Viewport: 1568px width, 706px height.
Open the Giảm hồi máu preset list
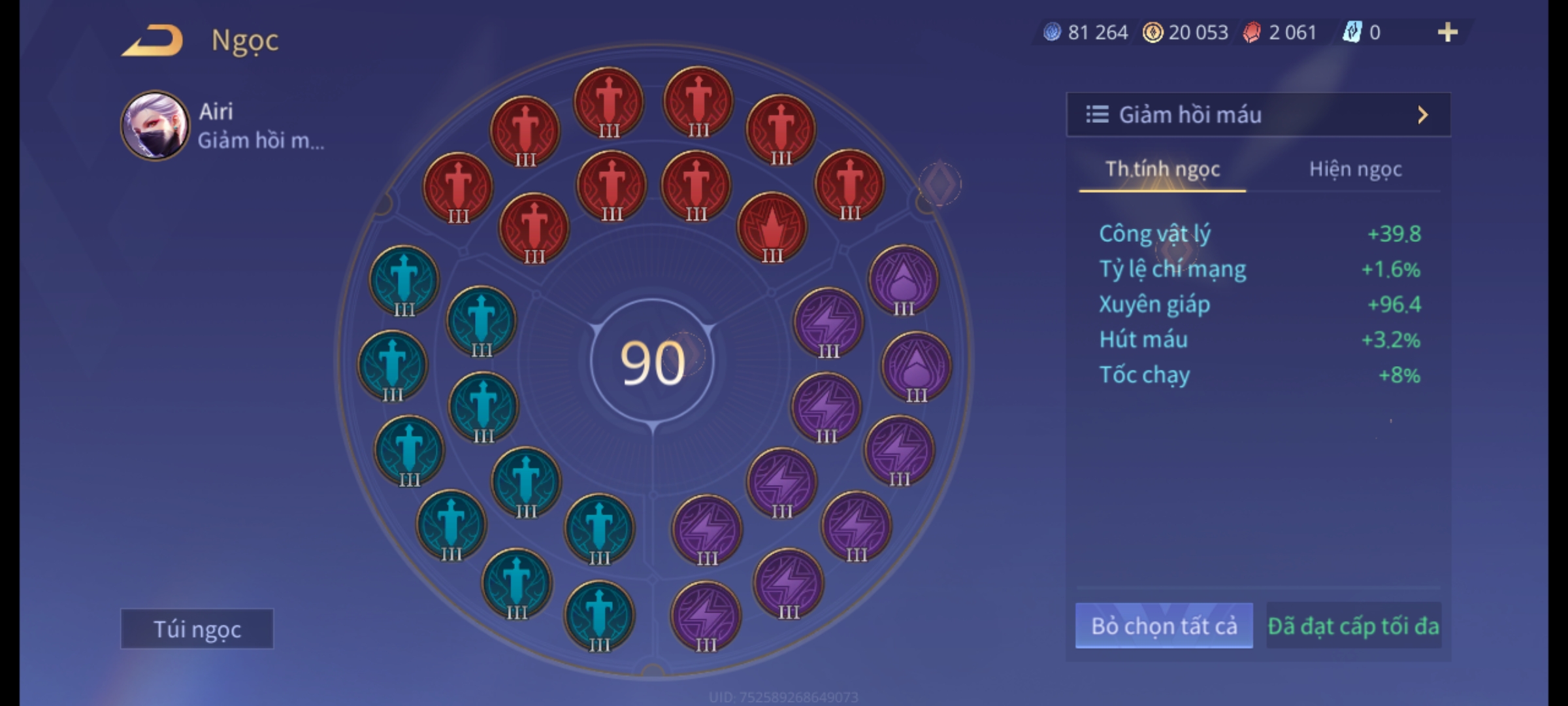[1258, 115]
